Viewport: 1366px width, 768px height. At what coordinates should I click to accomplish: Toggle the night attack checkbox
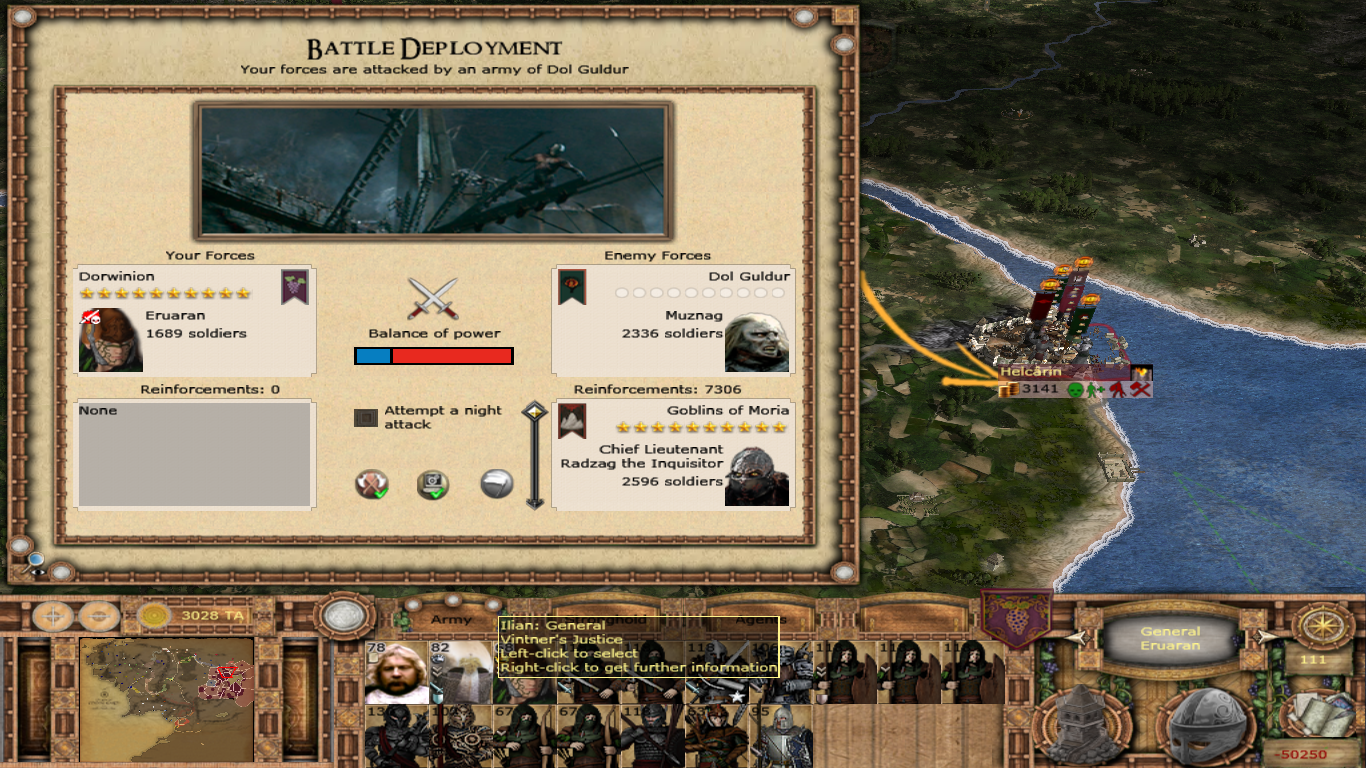click(366, 418)
